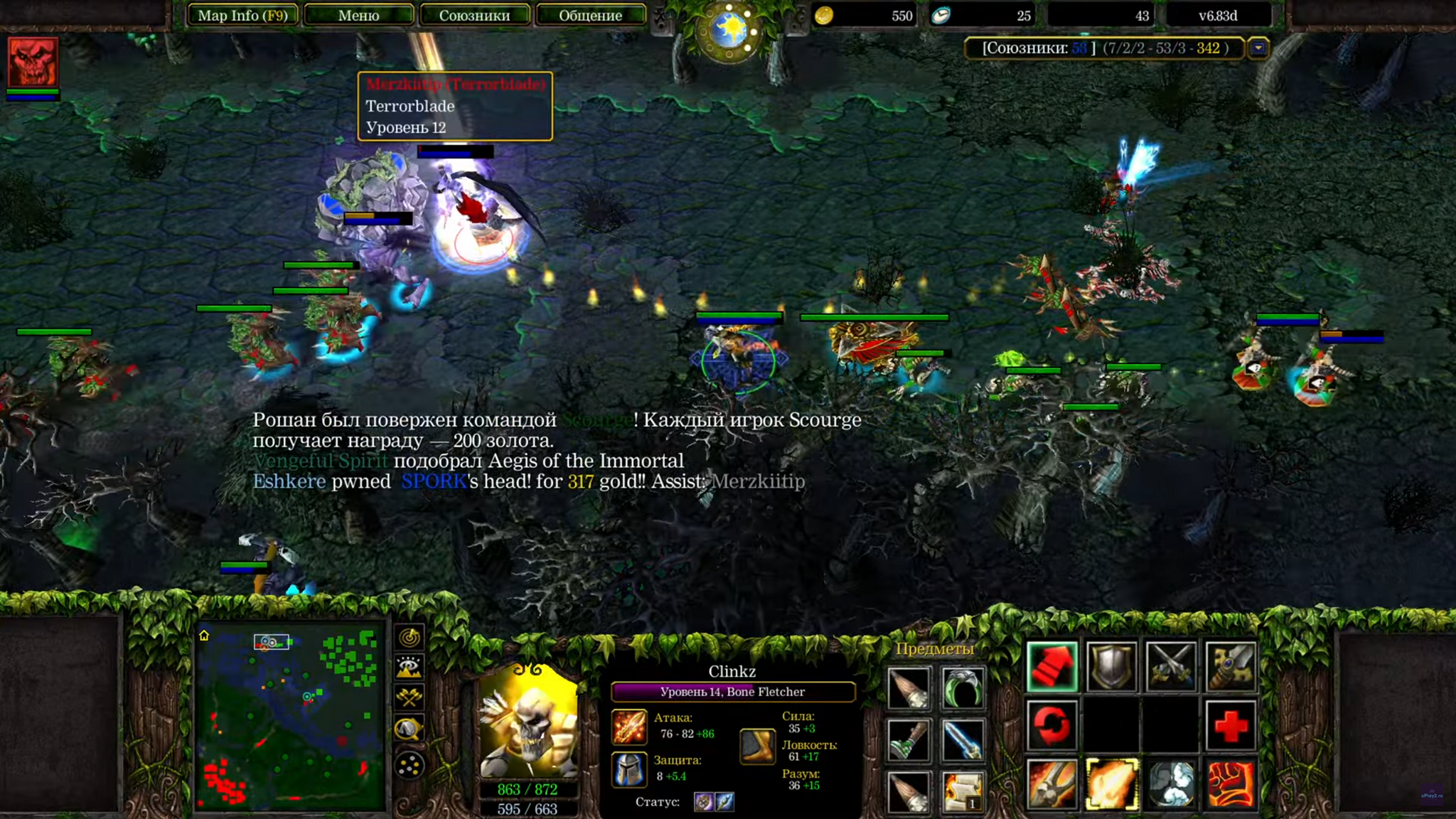Image resolution: width=1456 pixels, height=819 pixels.
Task: Collapse the Союзники scoreboard with its arrow
Action: point(1258,48)
